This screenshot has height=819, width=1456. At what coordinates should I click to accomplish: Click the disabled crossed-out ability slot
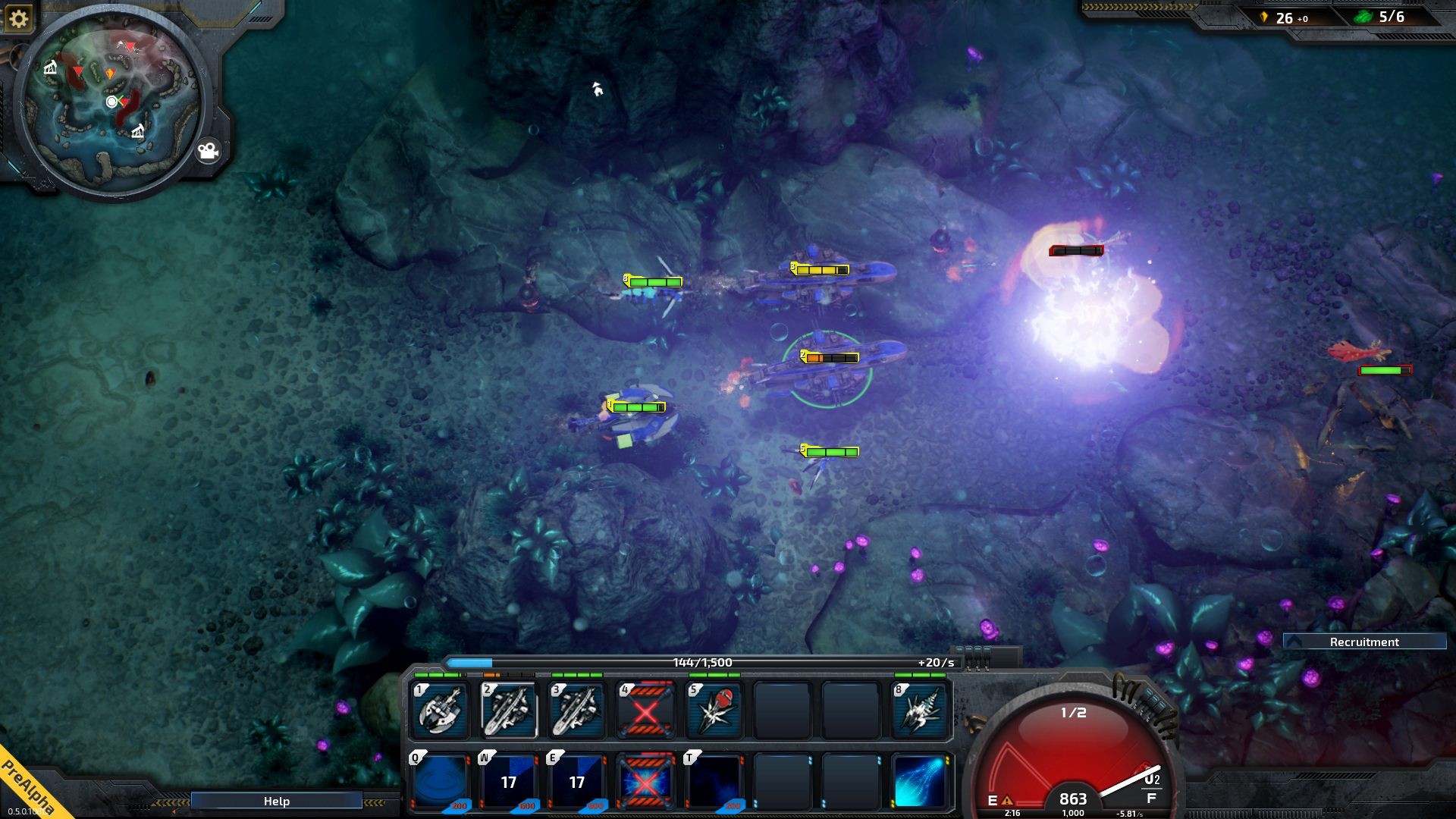tap(645, 781)
